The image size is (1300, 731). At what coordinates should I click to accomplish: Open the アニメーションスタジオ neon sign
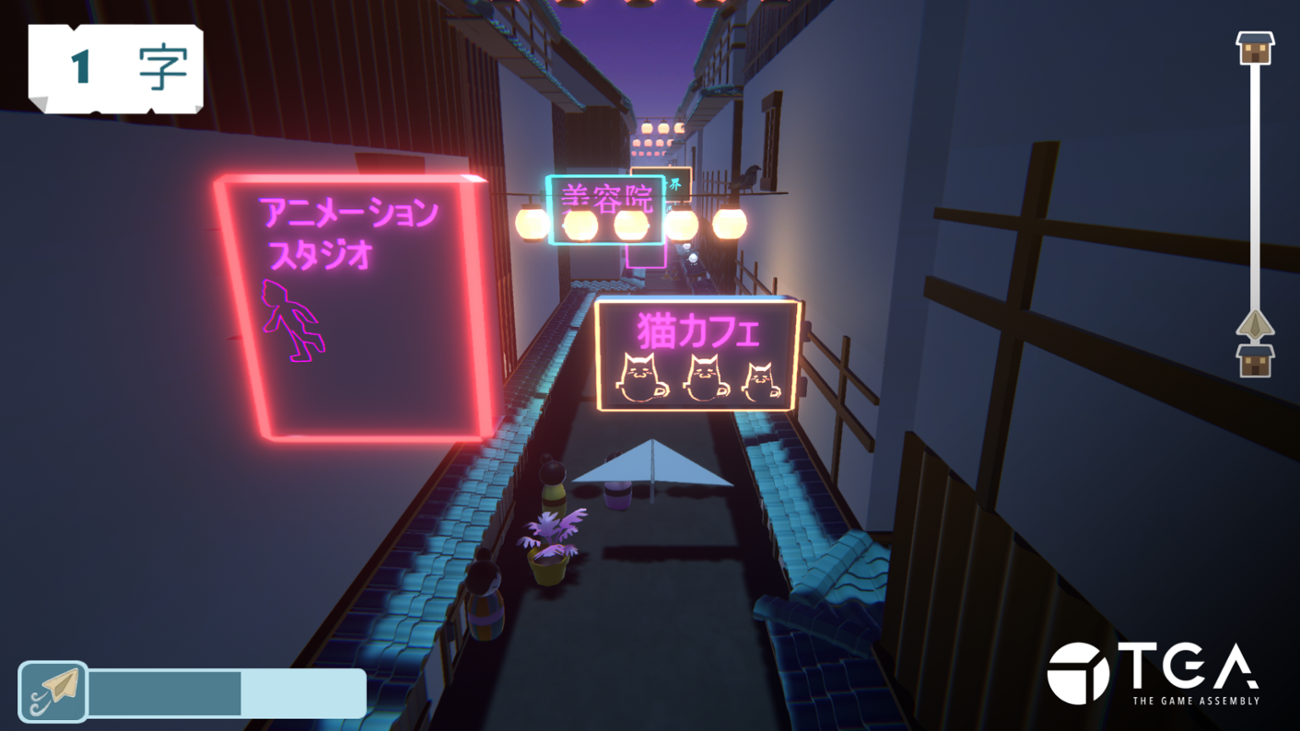348,300
